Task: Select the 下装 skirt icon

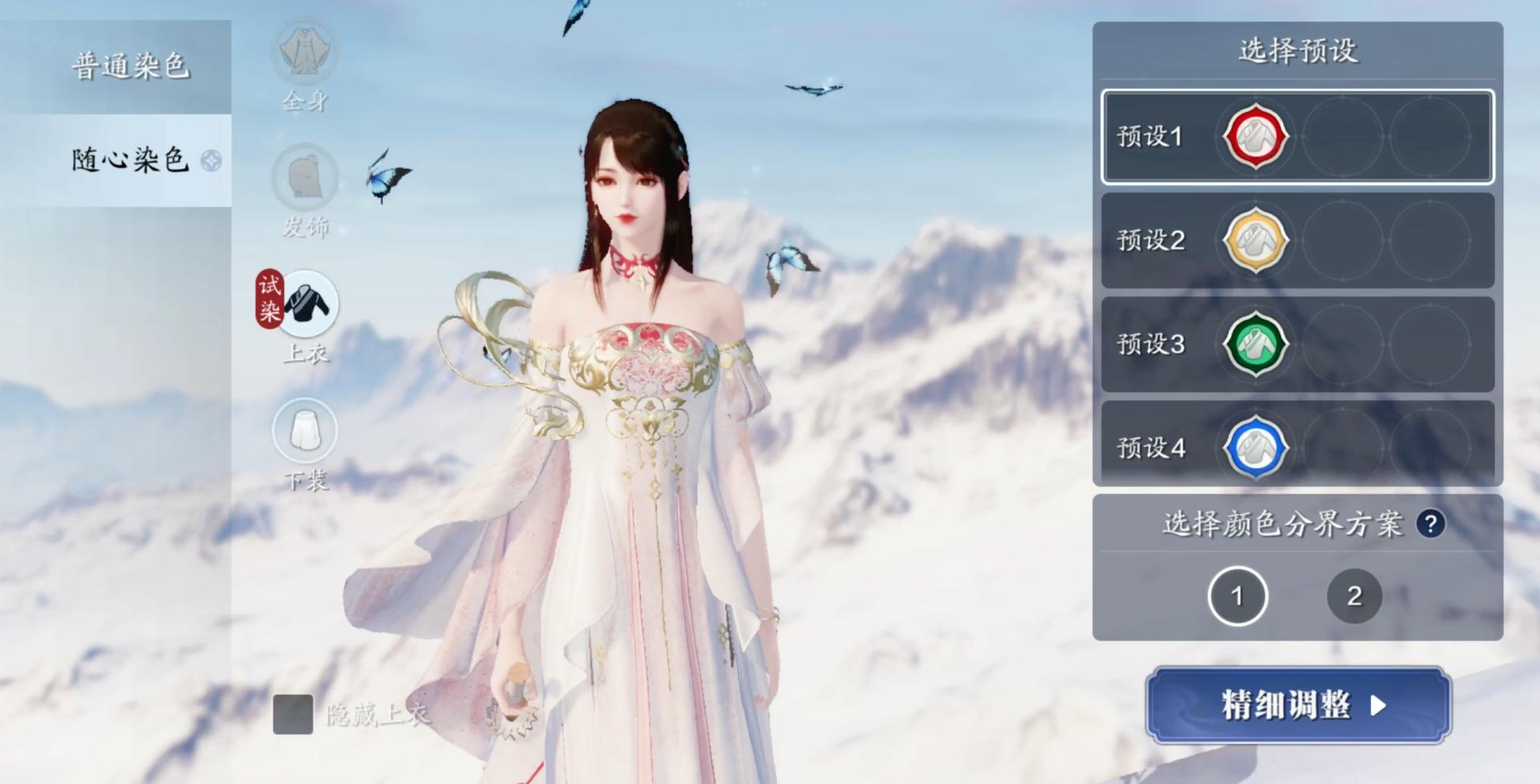Action: [305, 430]
